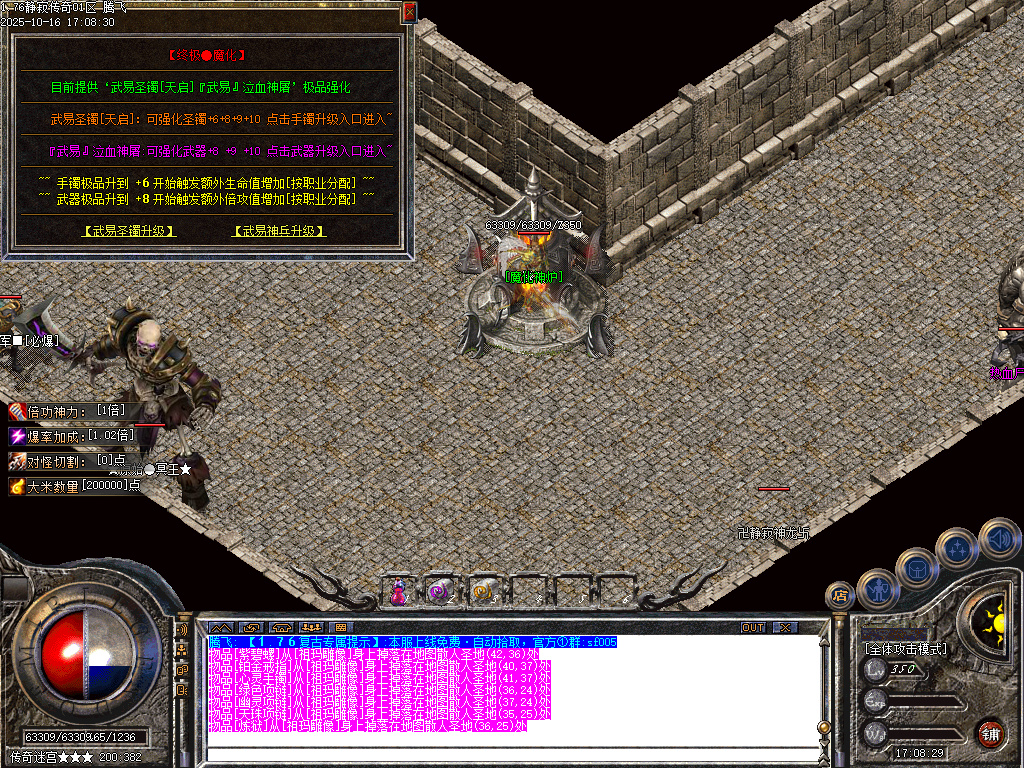Image resolution: width=1024 pixels, height=768 pixels.
Task: Open the bag inventory round button
Action: [x=916, y=567]
